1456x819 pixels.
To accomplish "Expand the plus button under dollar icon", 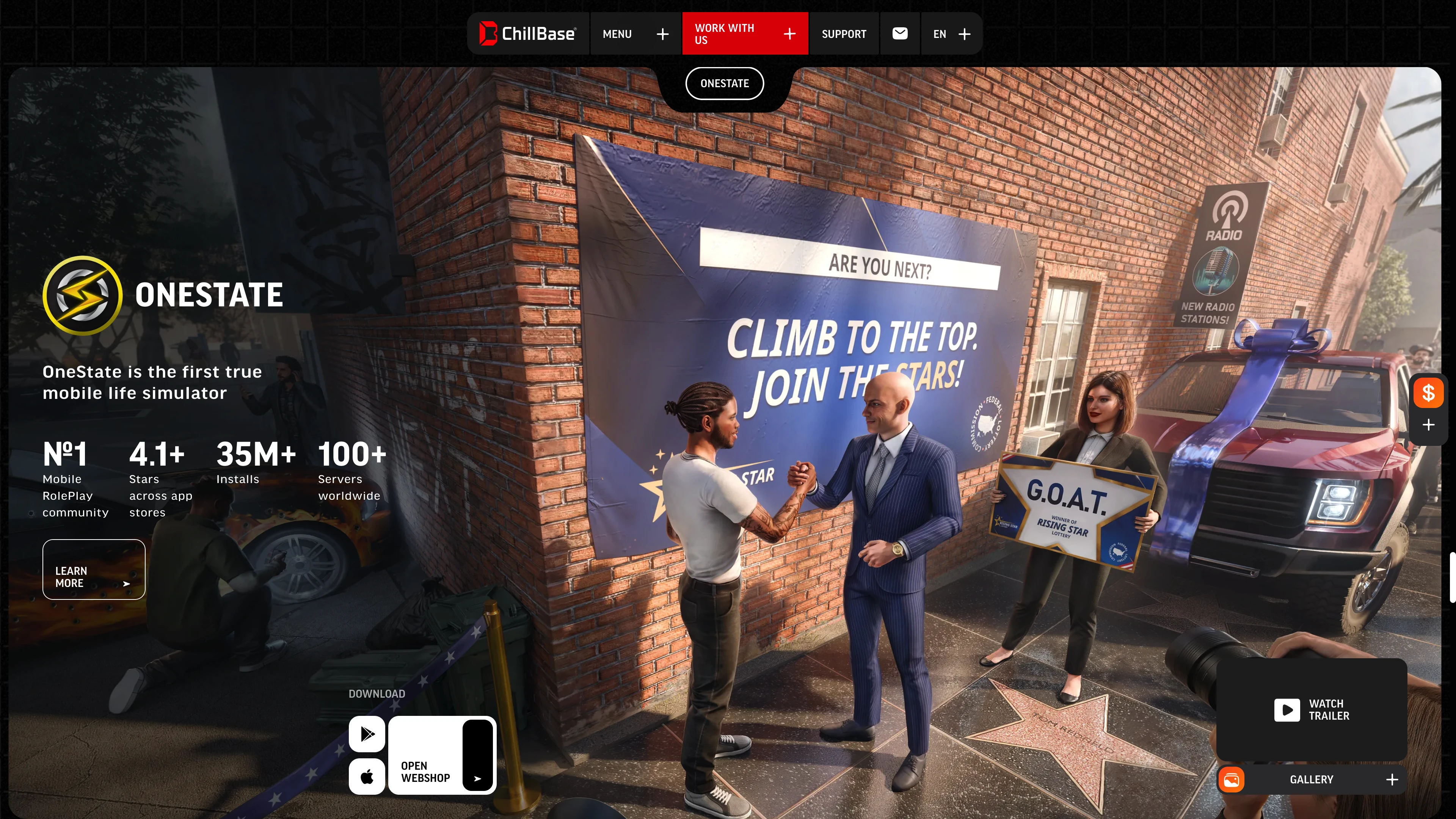I will (1428, 425).
